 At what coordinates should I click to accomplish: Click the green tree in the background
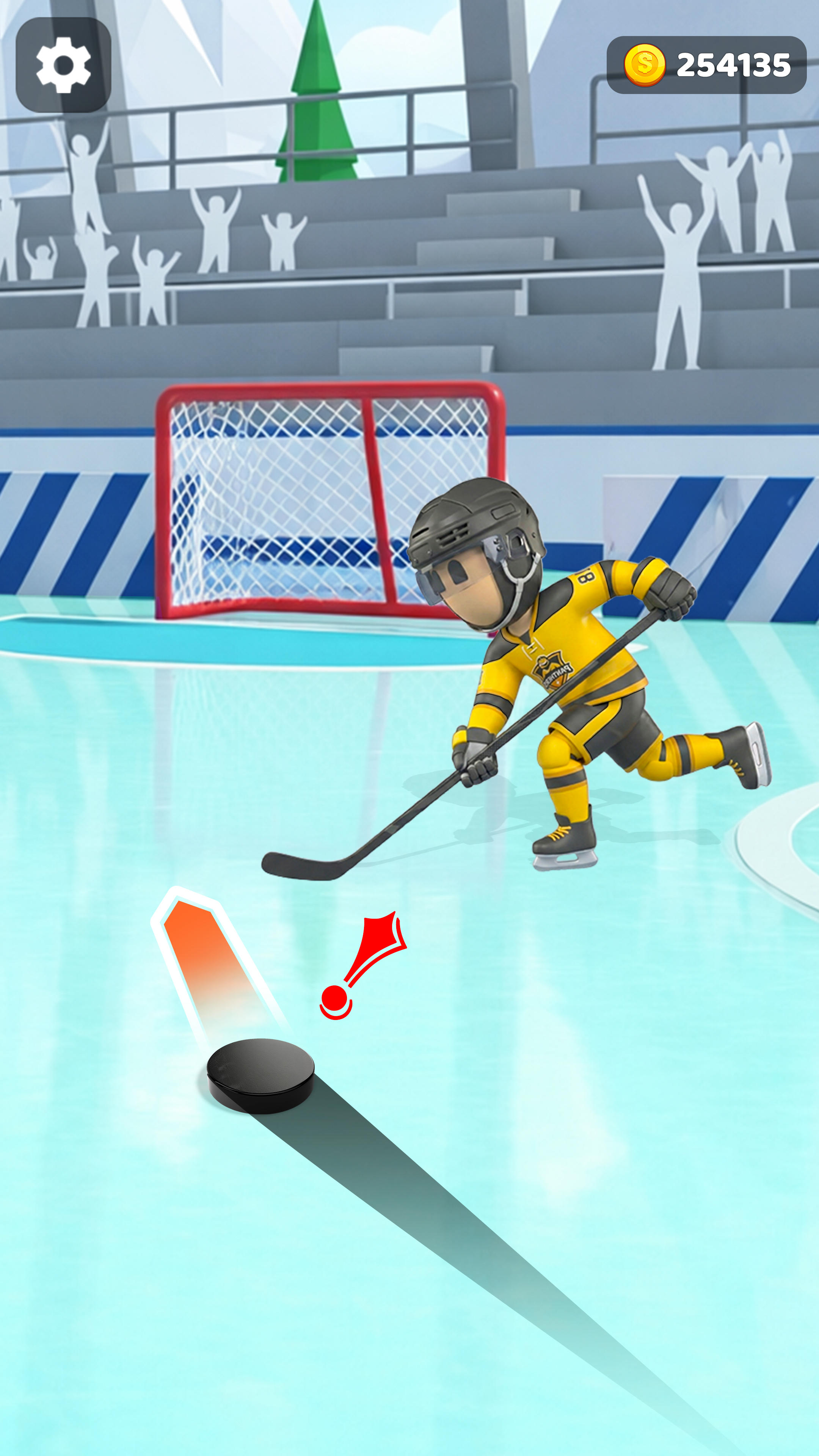pos(315,91)
